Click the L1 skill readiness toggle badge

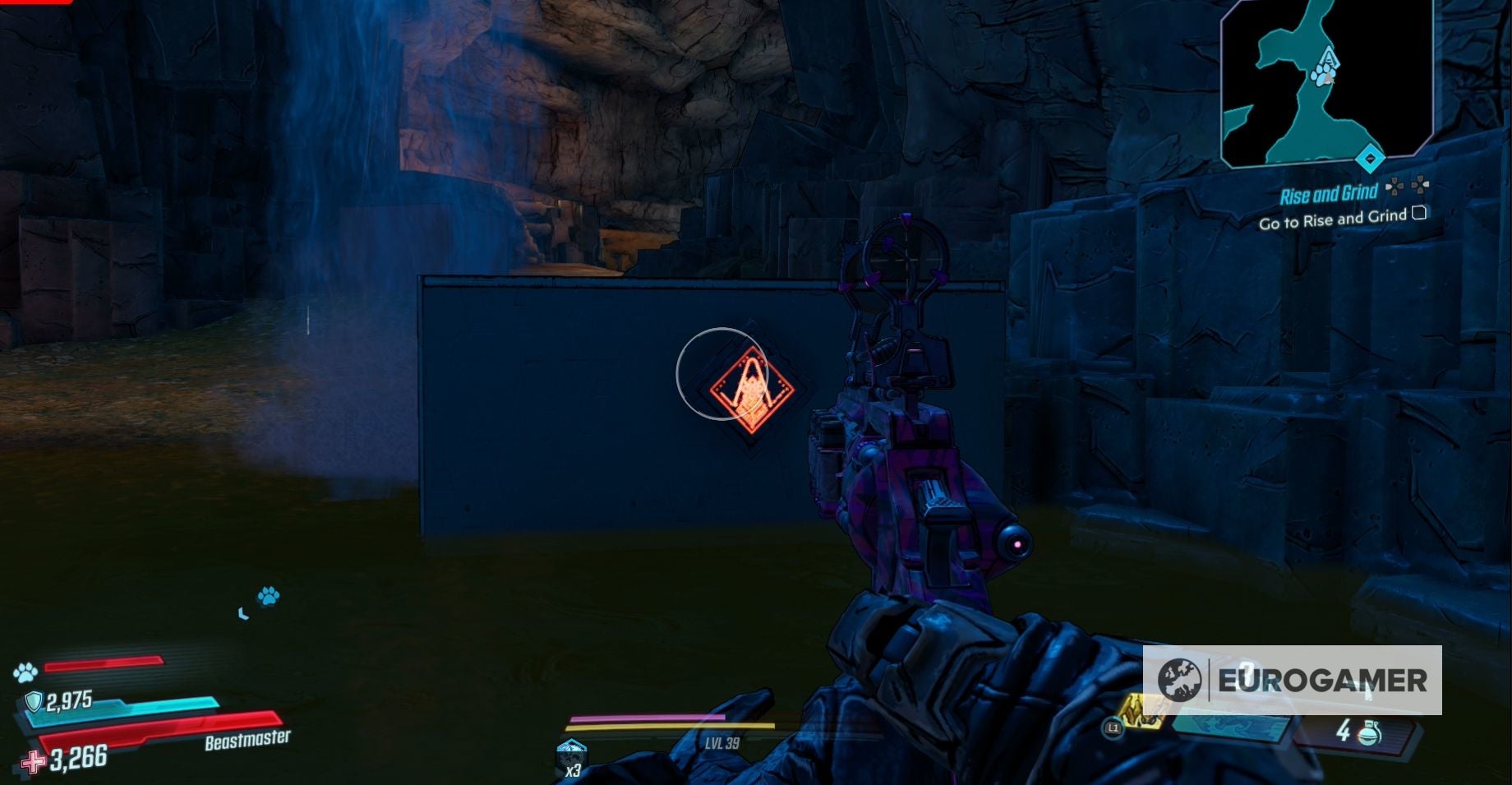(1113, 729)
